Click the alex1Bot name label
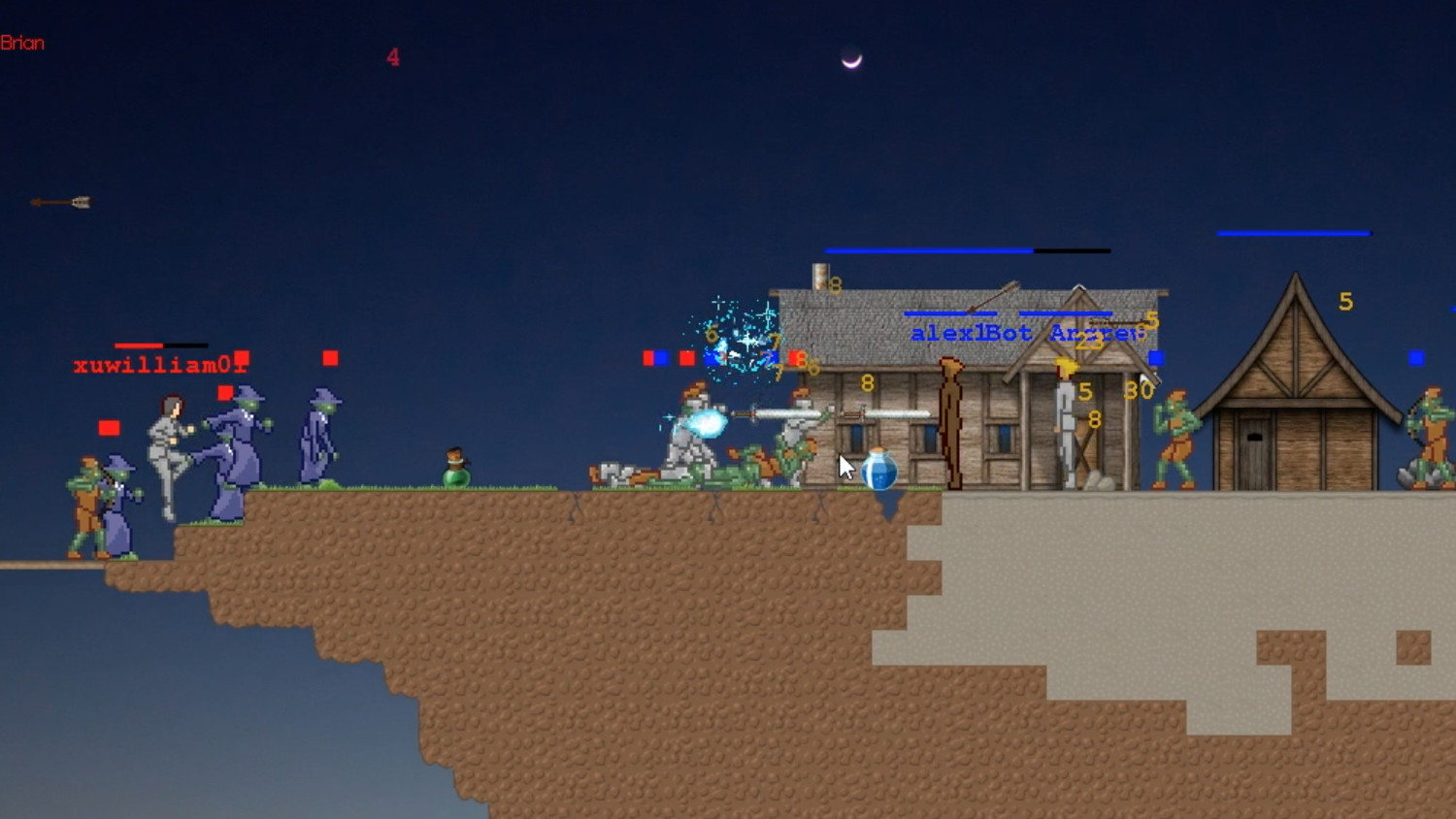 [x=971, y=331]
